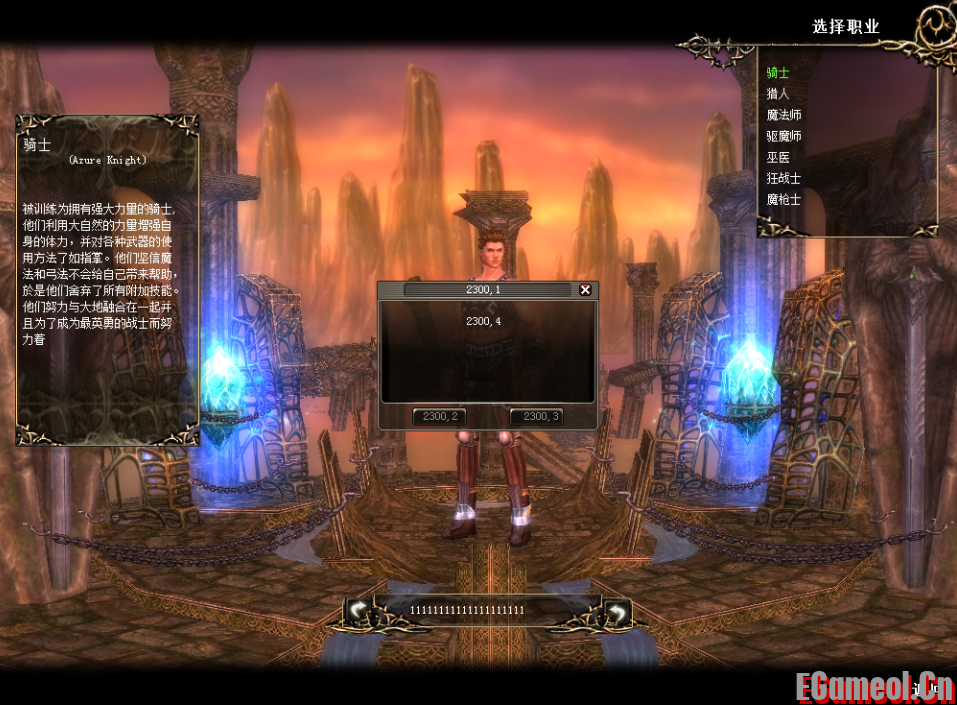The height and width of the screenshot is (705, 957).
Task: Choose the 巫医 class option
Action: (778, 157)
